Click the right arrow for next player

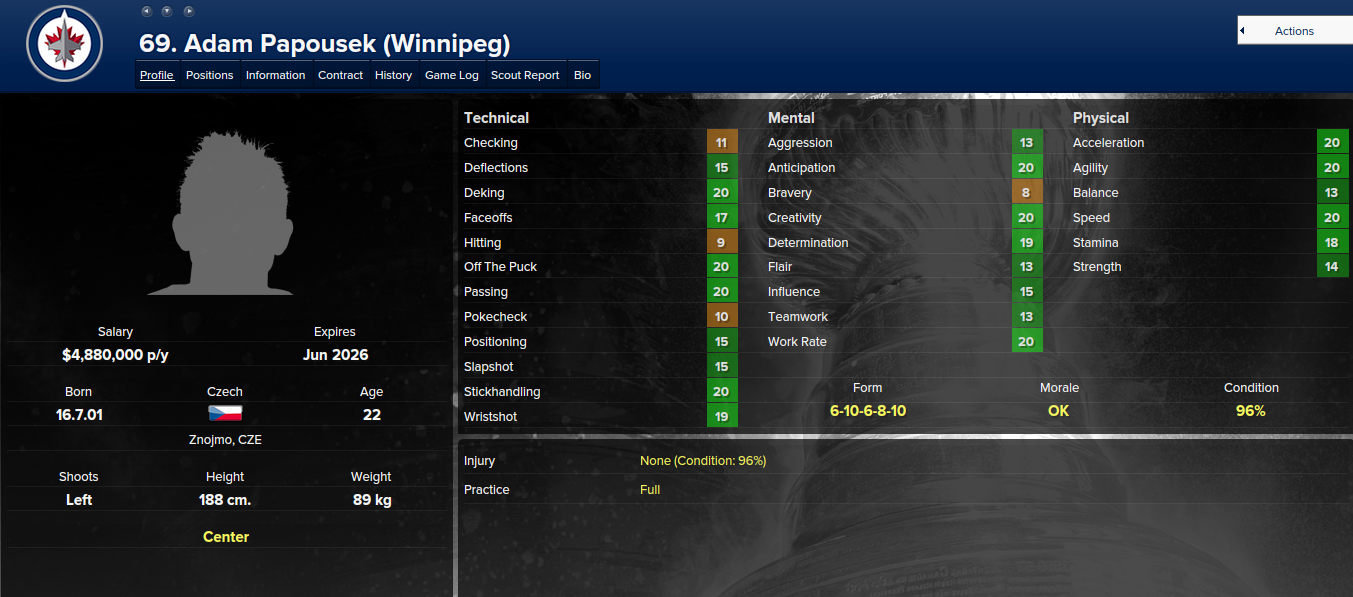click(189, 11)
